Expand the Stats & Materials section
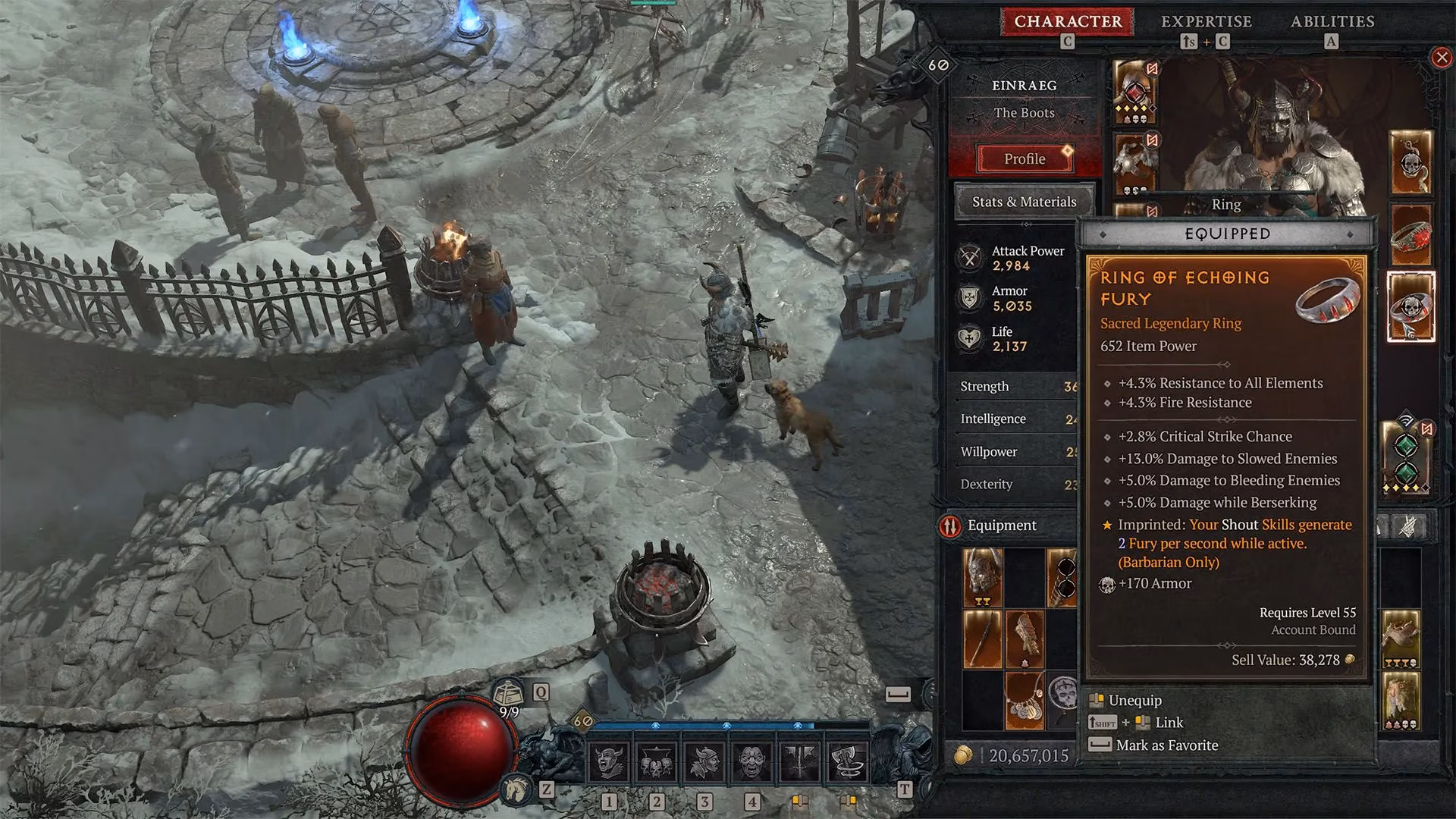 pyautogui.click(x=1025, y=202)
